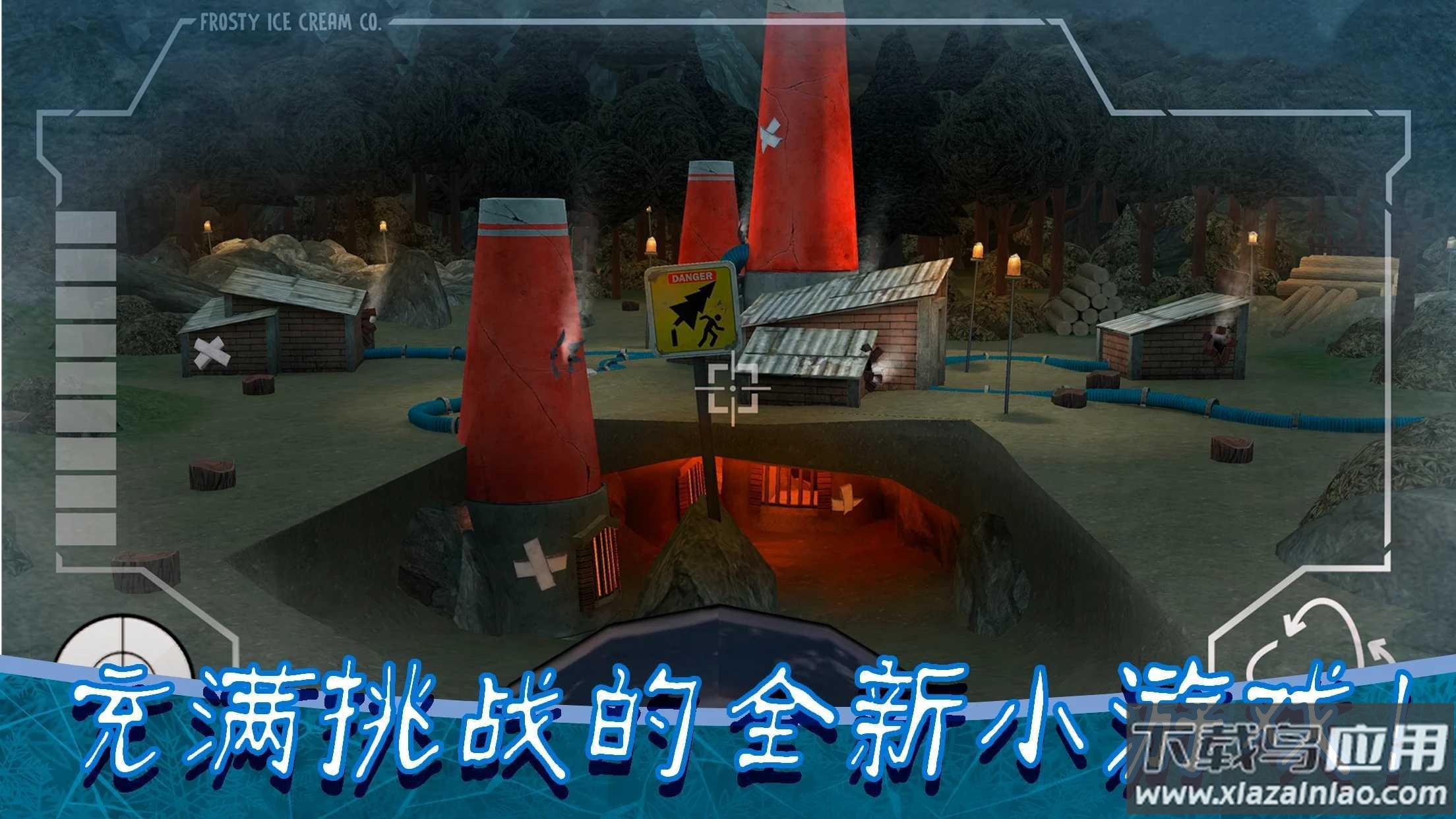Click the center crosshair targeting reticle
Screen dimensions: 1456x819
click(732, 389)
